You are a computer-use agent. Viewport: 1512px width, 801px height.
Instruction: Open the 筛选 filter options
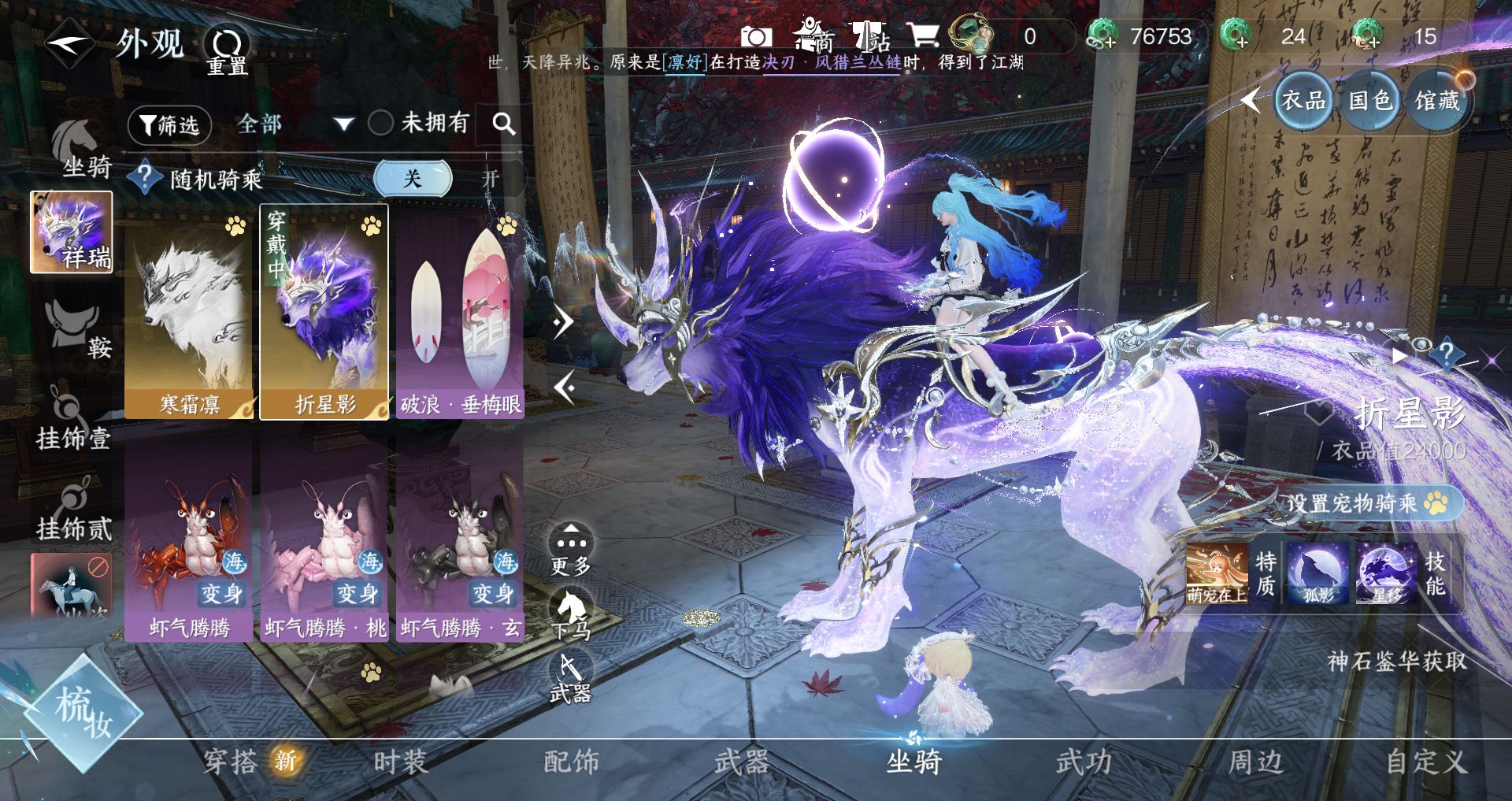pos(170,124)
